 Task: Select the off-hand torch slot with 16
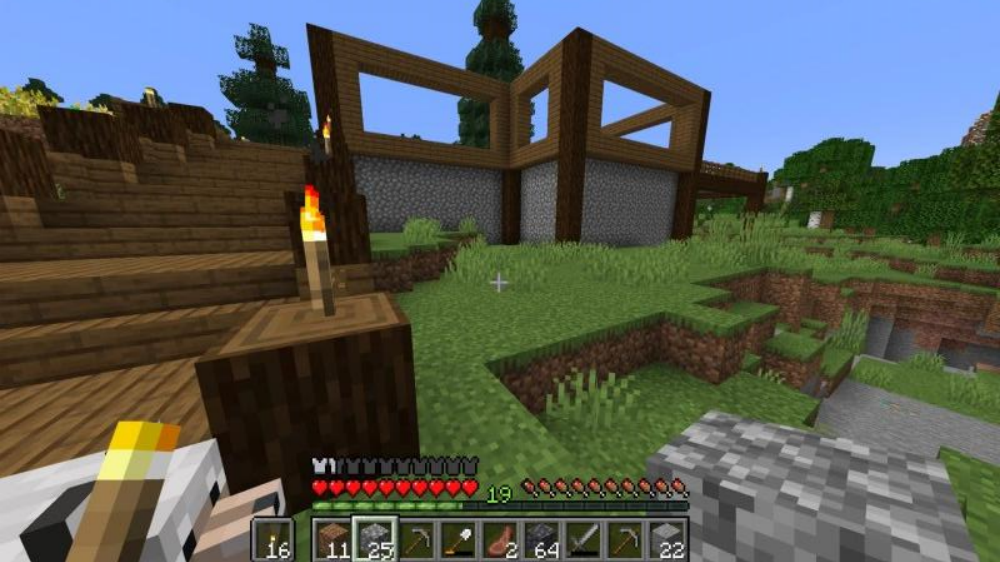pos(273,540)
